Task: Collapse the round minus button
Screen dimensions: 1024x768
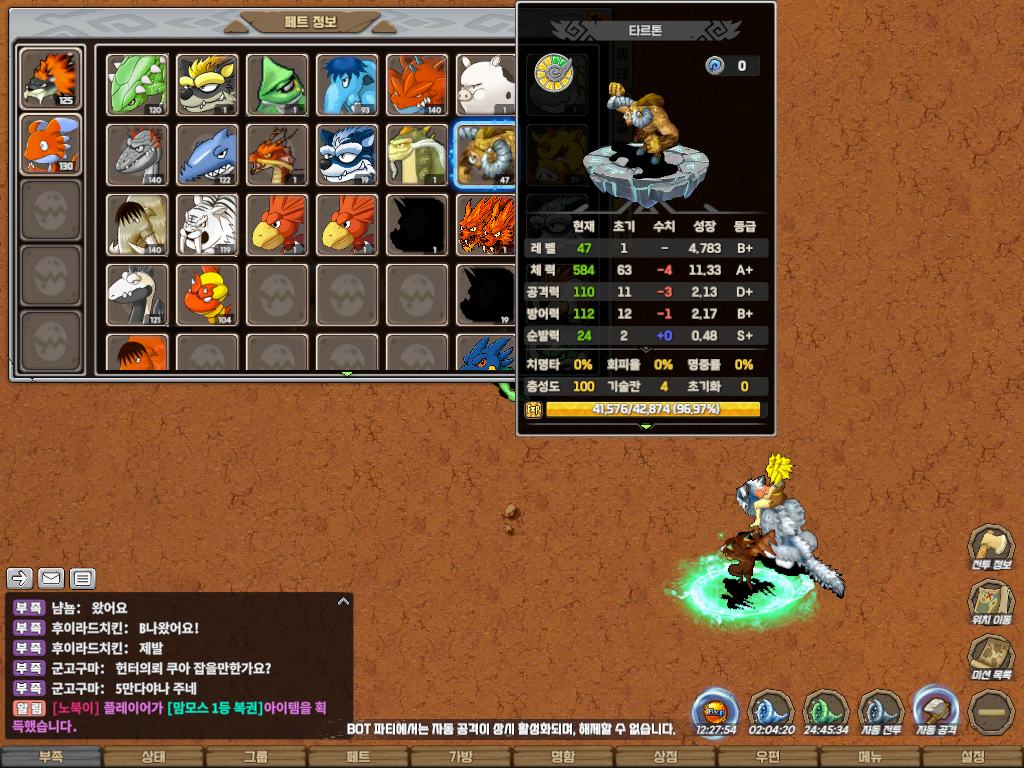Action: tap(991, 712)
